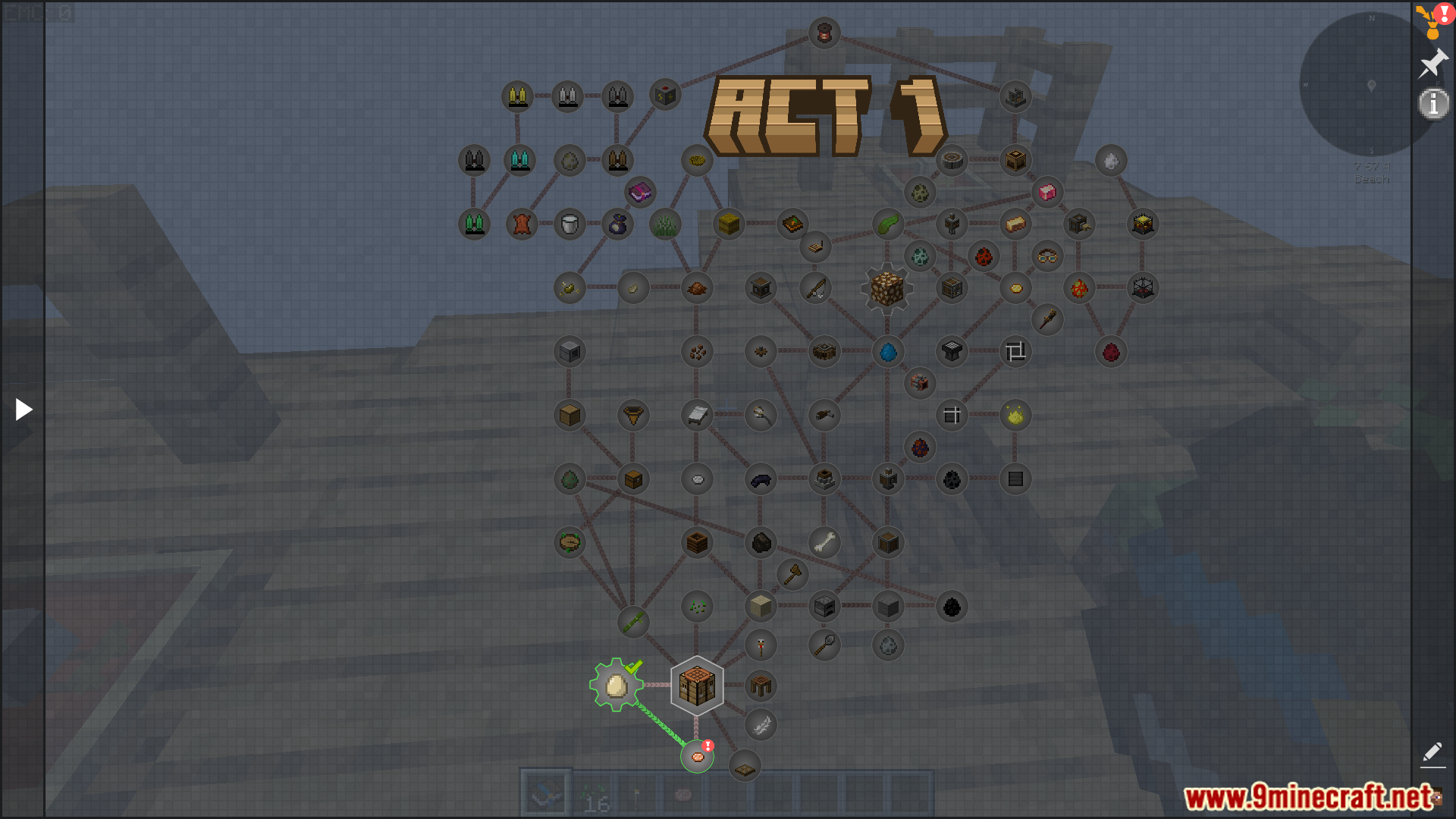Open the new mushroom advancement with exclamation badge
Viewport: 1456px width, 819px height.
[x=697, y=756]
